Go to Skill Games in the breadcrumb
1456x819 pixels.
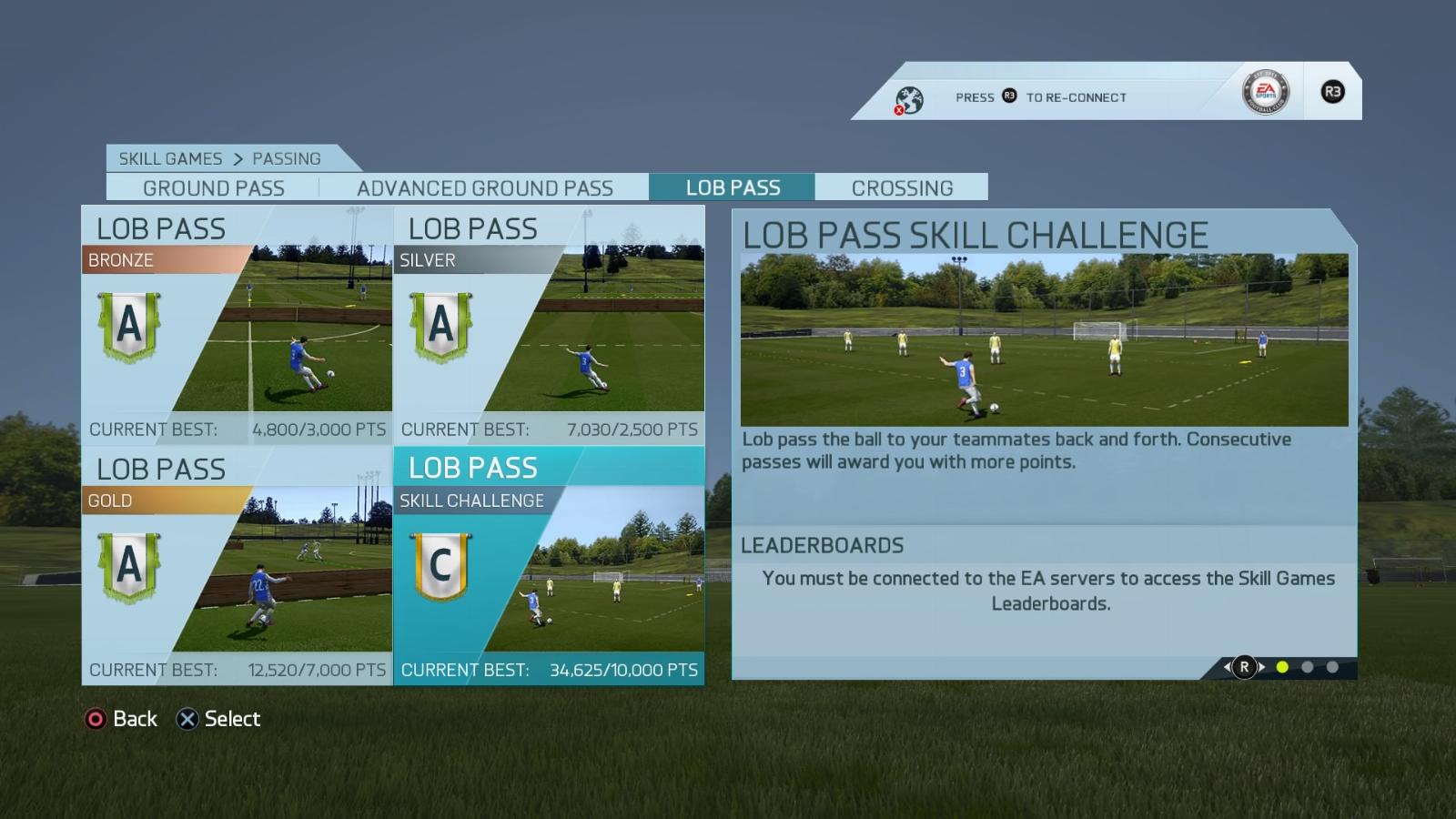tap(170, 158)
